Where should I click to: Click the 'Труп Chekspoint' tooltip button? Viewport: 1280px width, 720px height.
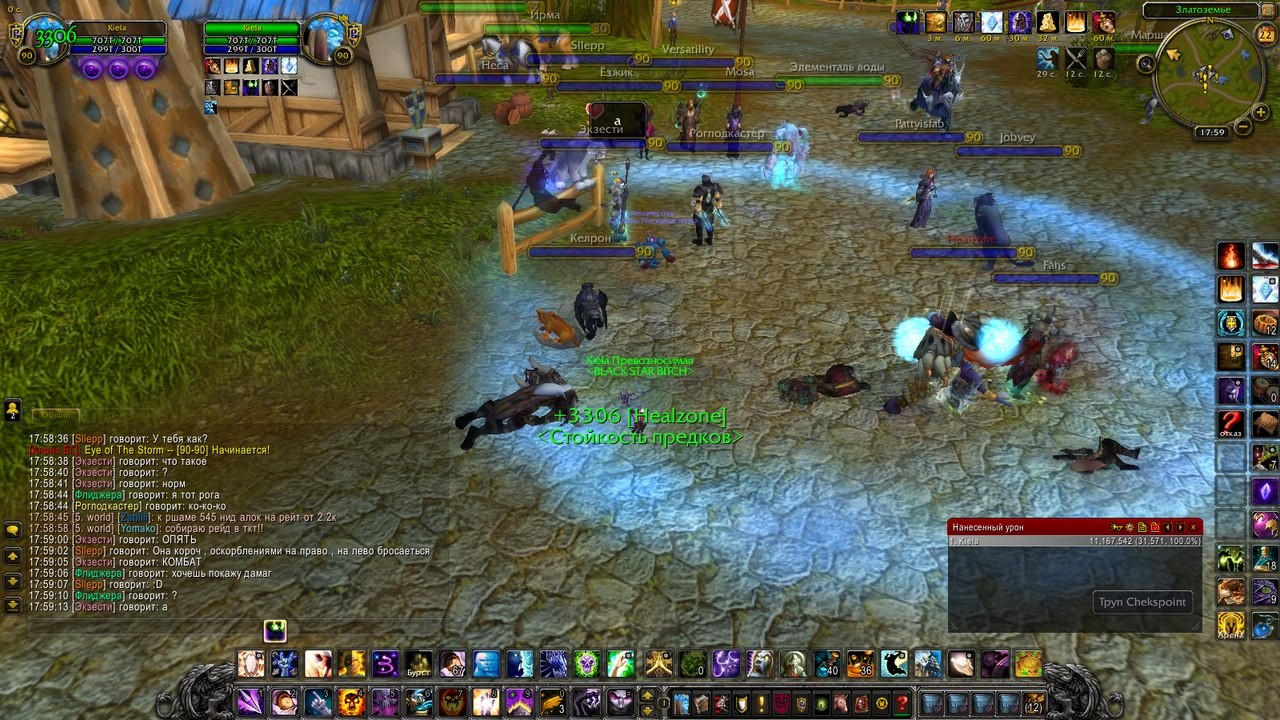tap(1142, 602)
